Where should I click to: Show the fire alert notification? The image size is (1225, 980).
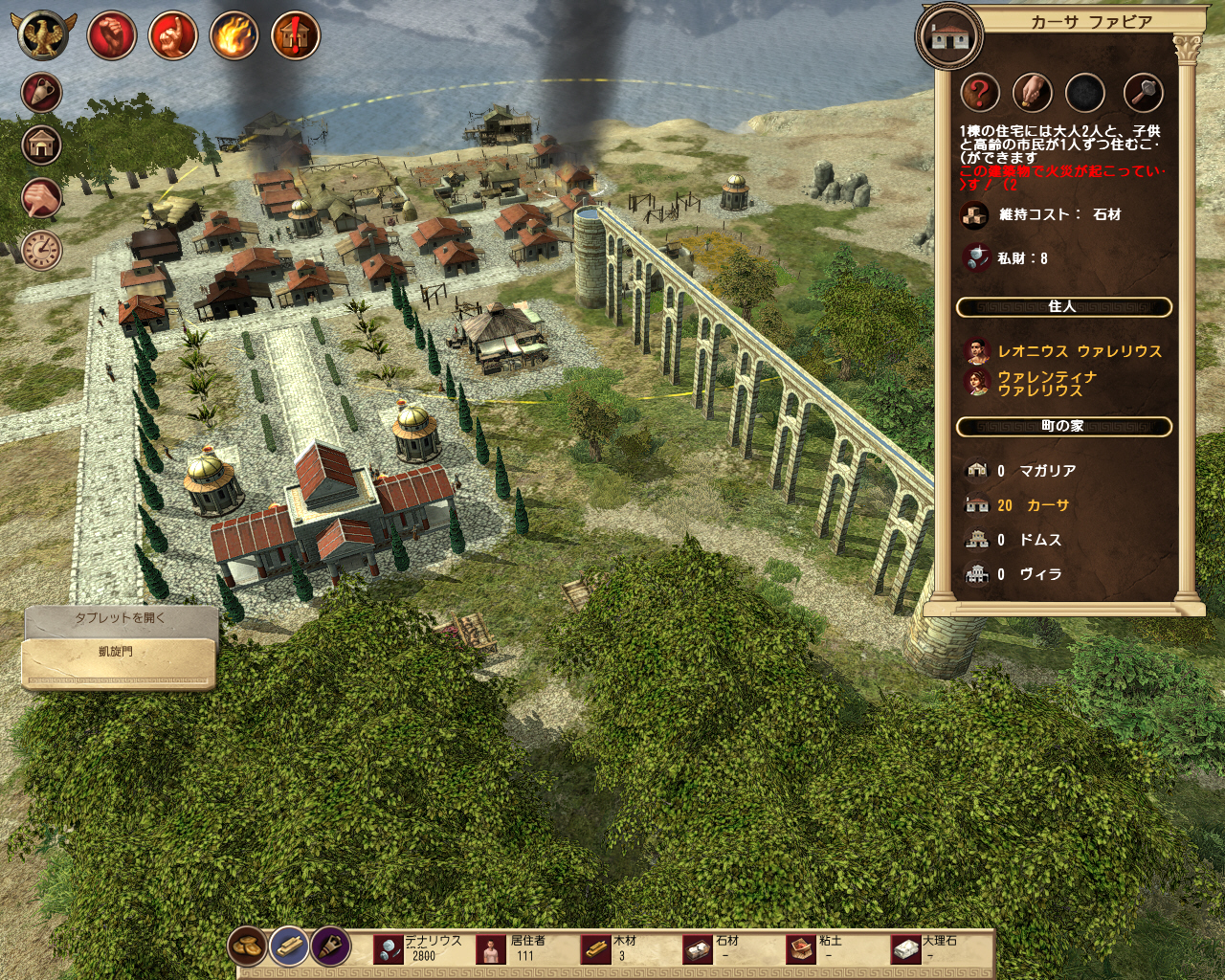(234, 35)
